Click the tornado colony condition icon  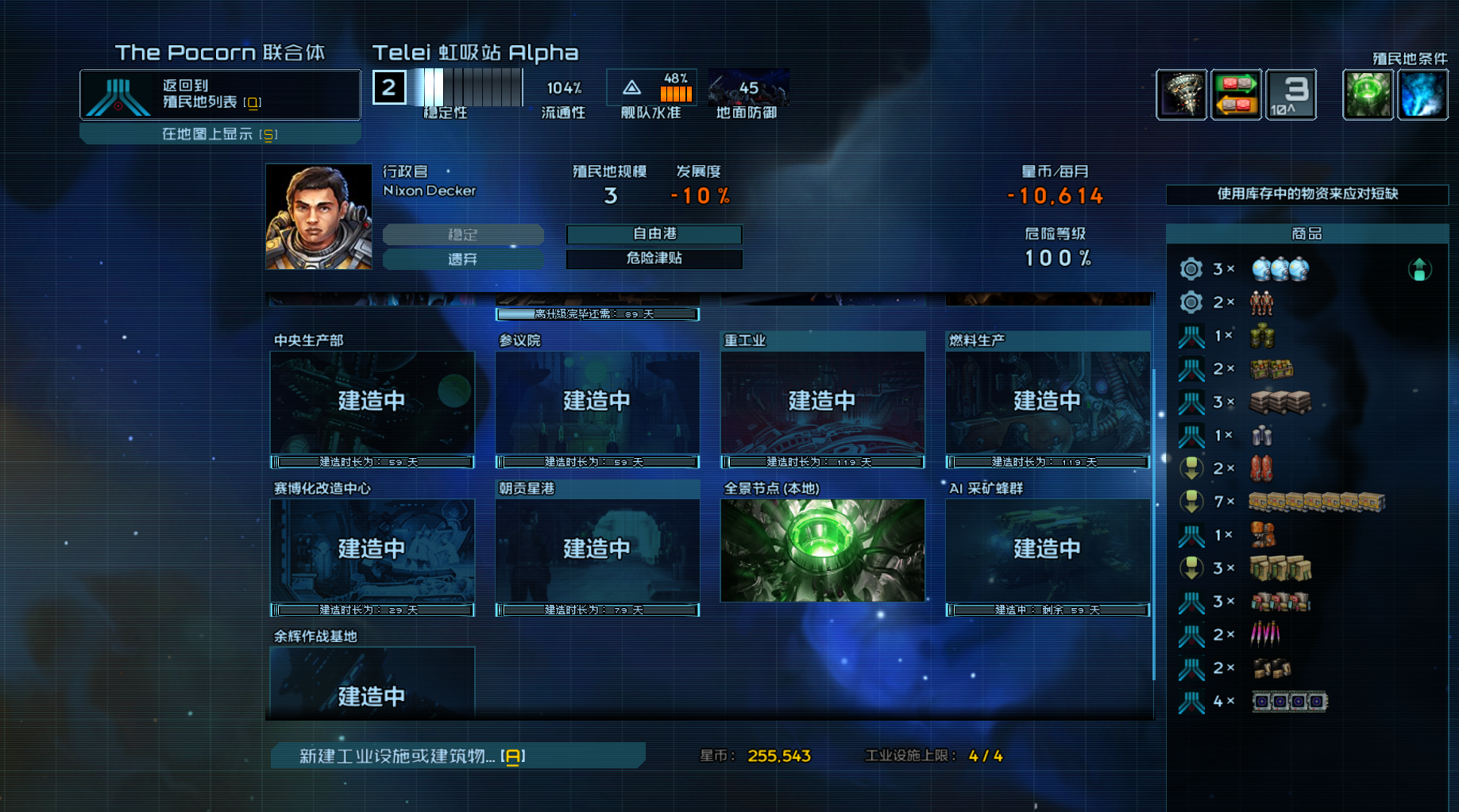[1181, 94]
